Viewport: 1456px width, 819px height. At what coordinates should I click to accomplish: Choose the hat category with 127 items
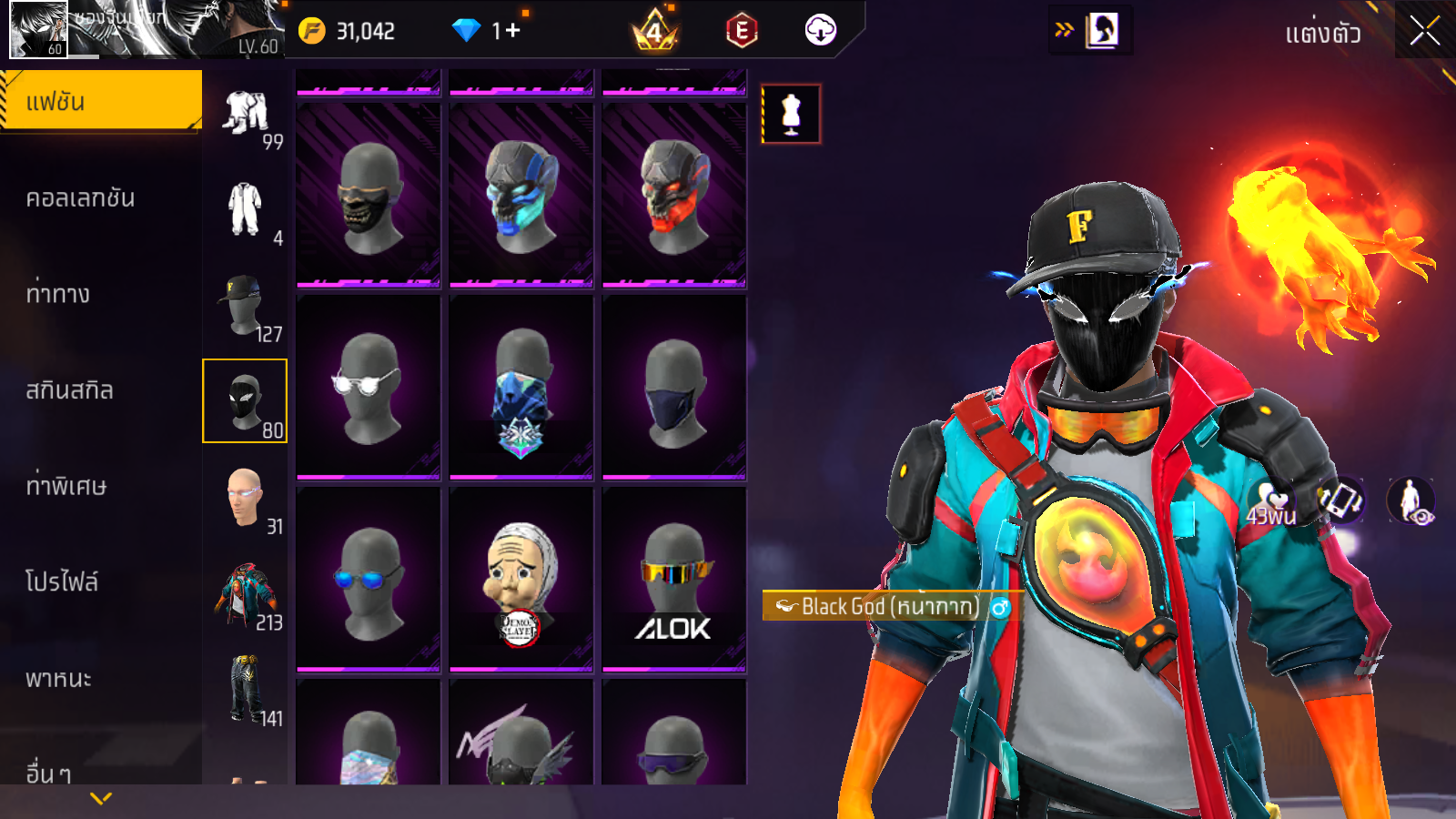(245, 306)
